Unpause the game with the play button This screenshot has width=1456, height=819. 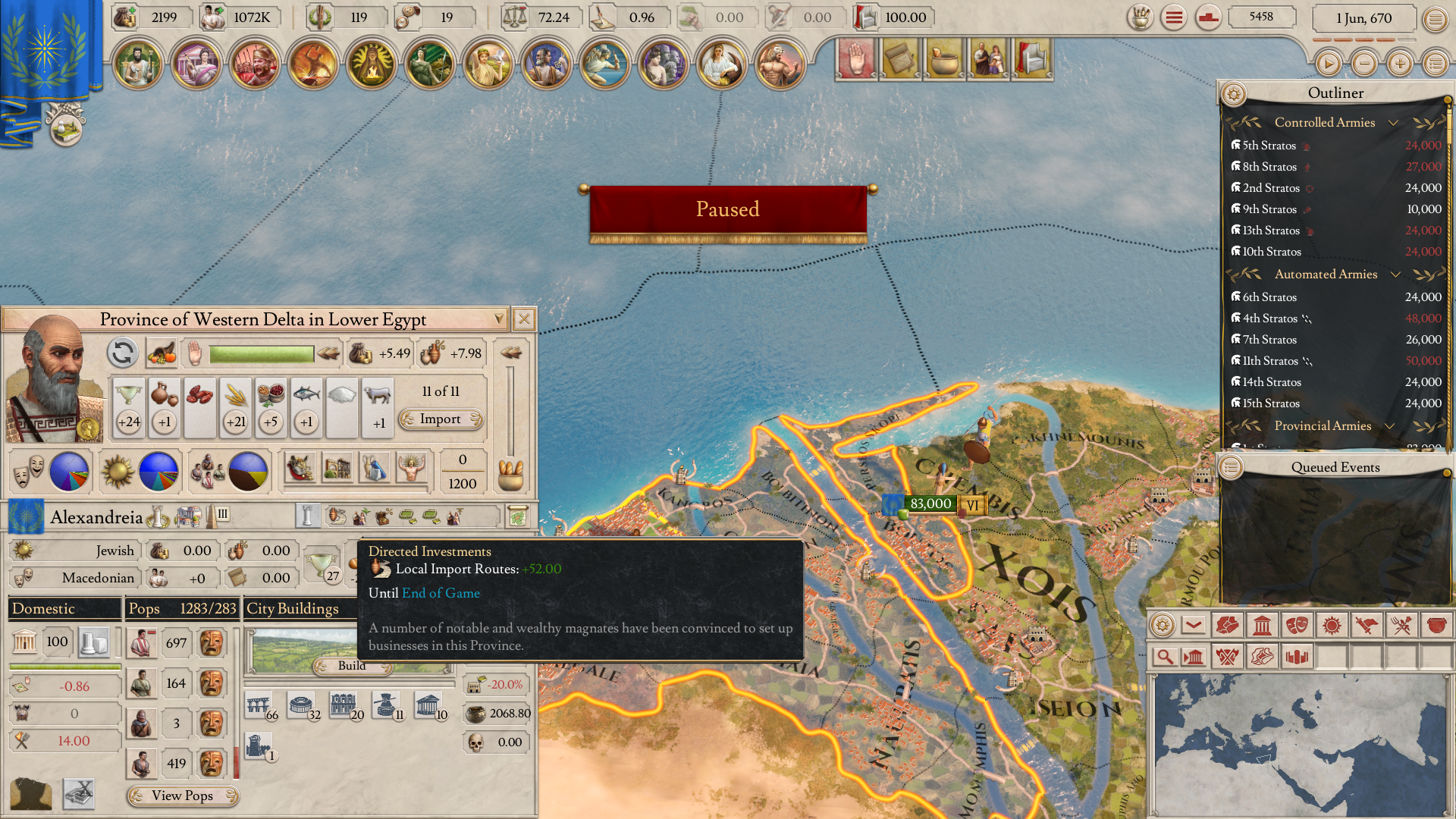tap(1328, 64)
